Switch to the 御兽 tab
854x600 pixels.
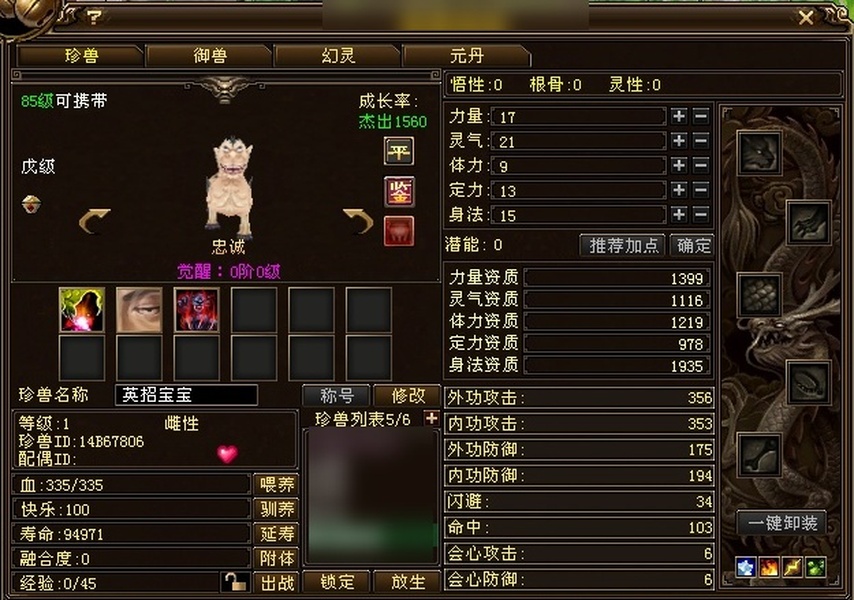(210, 56)
